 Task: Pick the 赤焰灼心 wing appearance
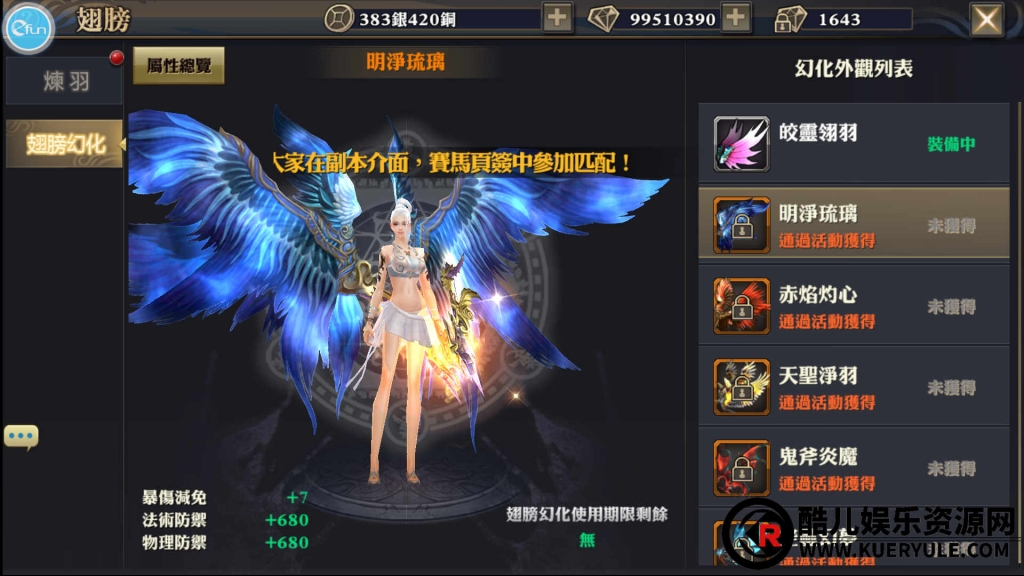pyautogui.click(x=853, y=306)
